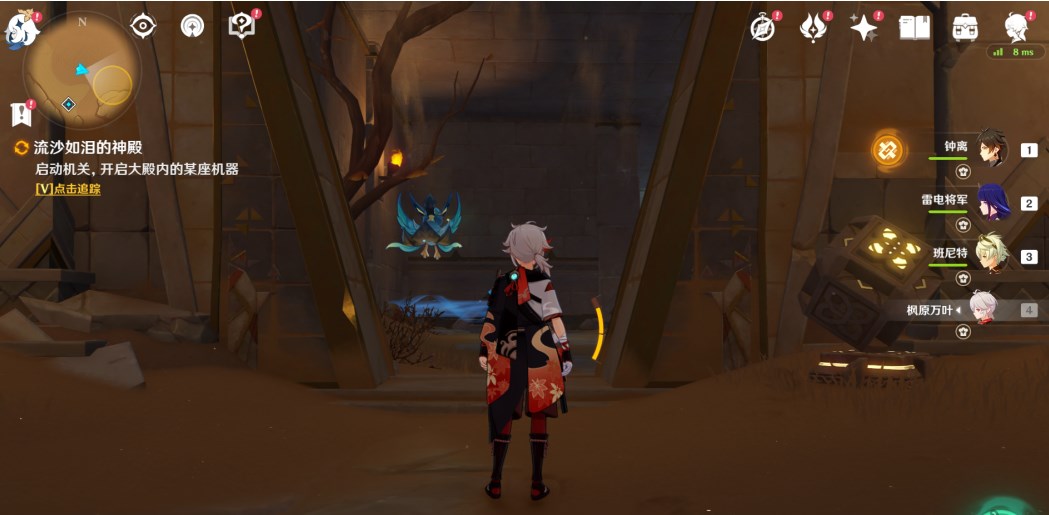Screen dimensions: 1049x515
Task: Open the Paimon main menu
Action: coord(21,30)
